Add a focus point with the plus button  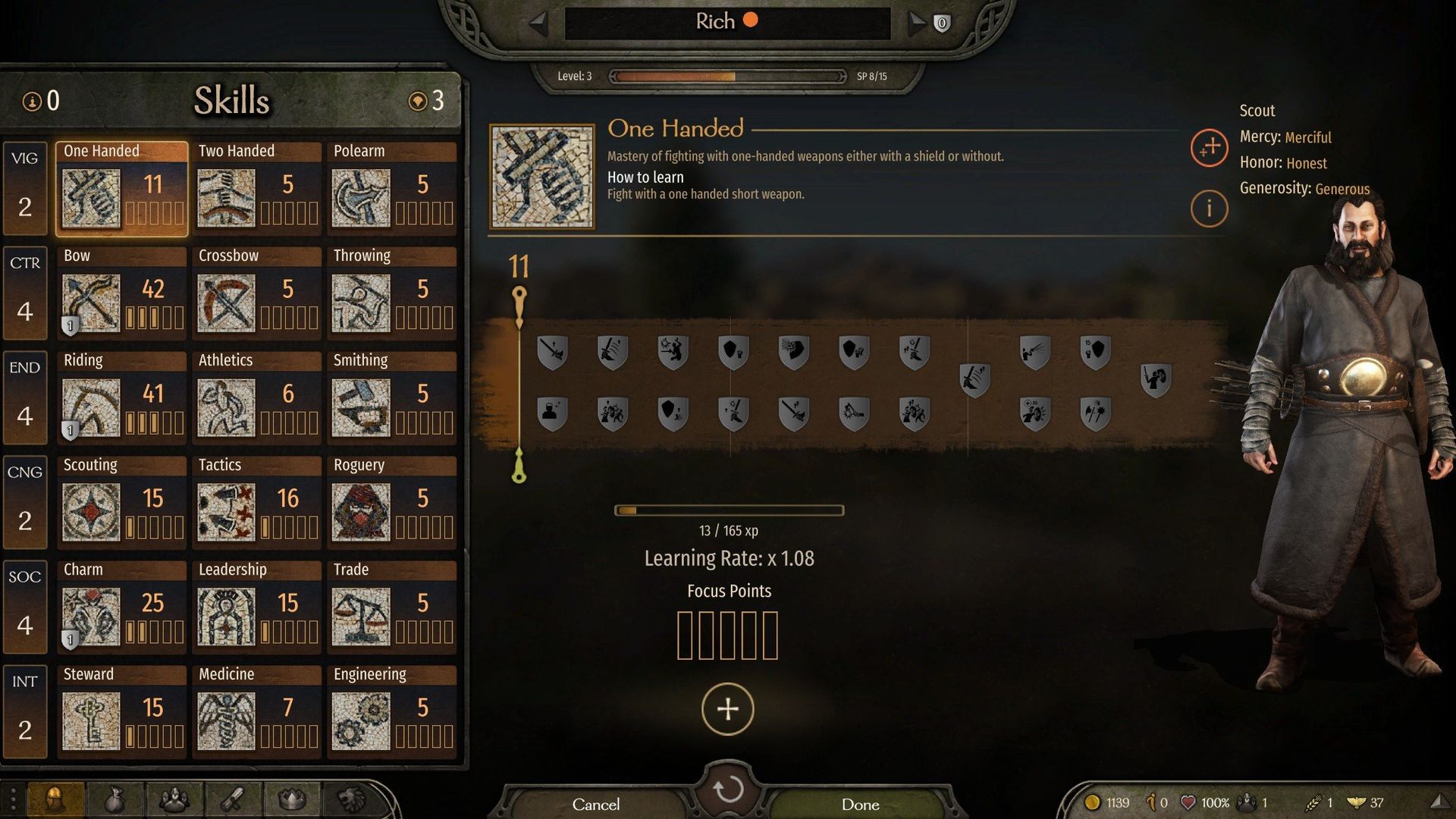point(727,709)
